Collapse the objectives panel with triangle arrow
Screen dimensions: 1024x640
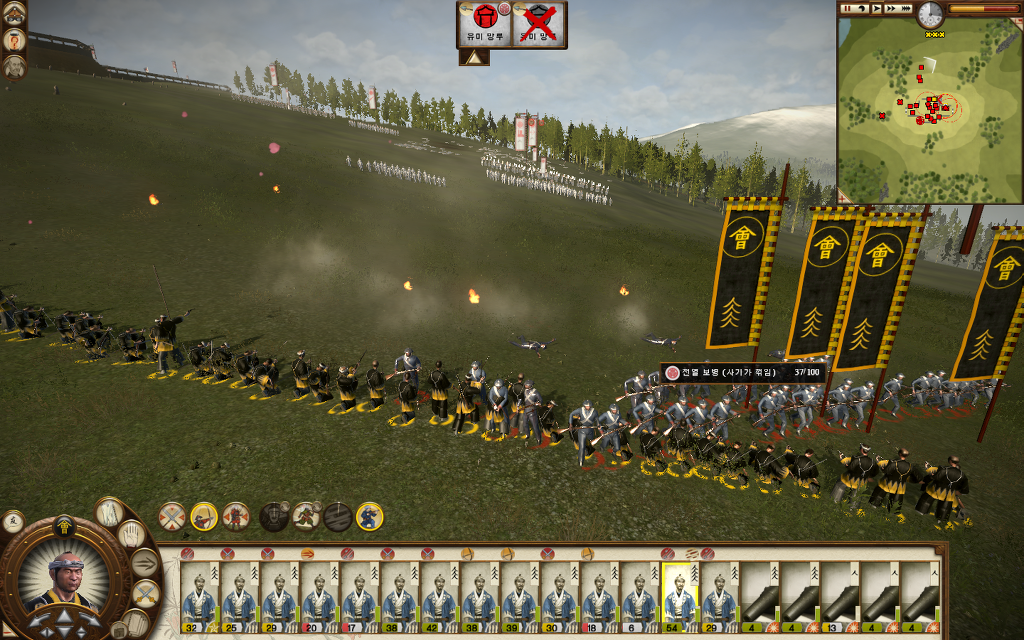coord(474,58)
